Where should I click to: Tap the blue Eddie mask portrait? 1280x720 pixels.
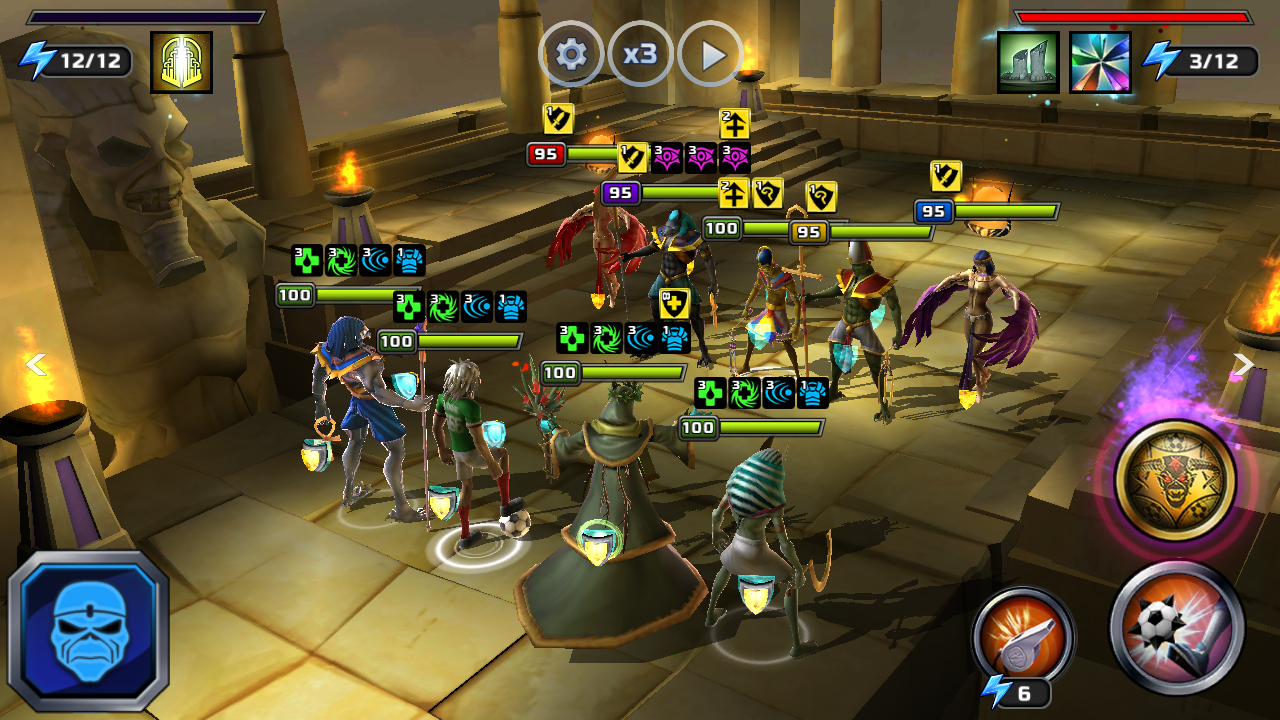88,629
